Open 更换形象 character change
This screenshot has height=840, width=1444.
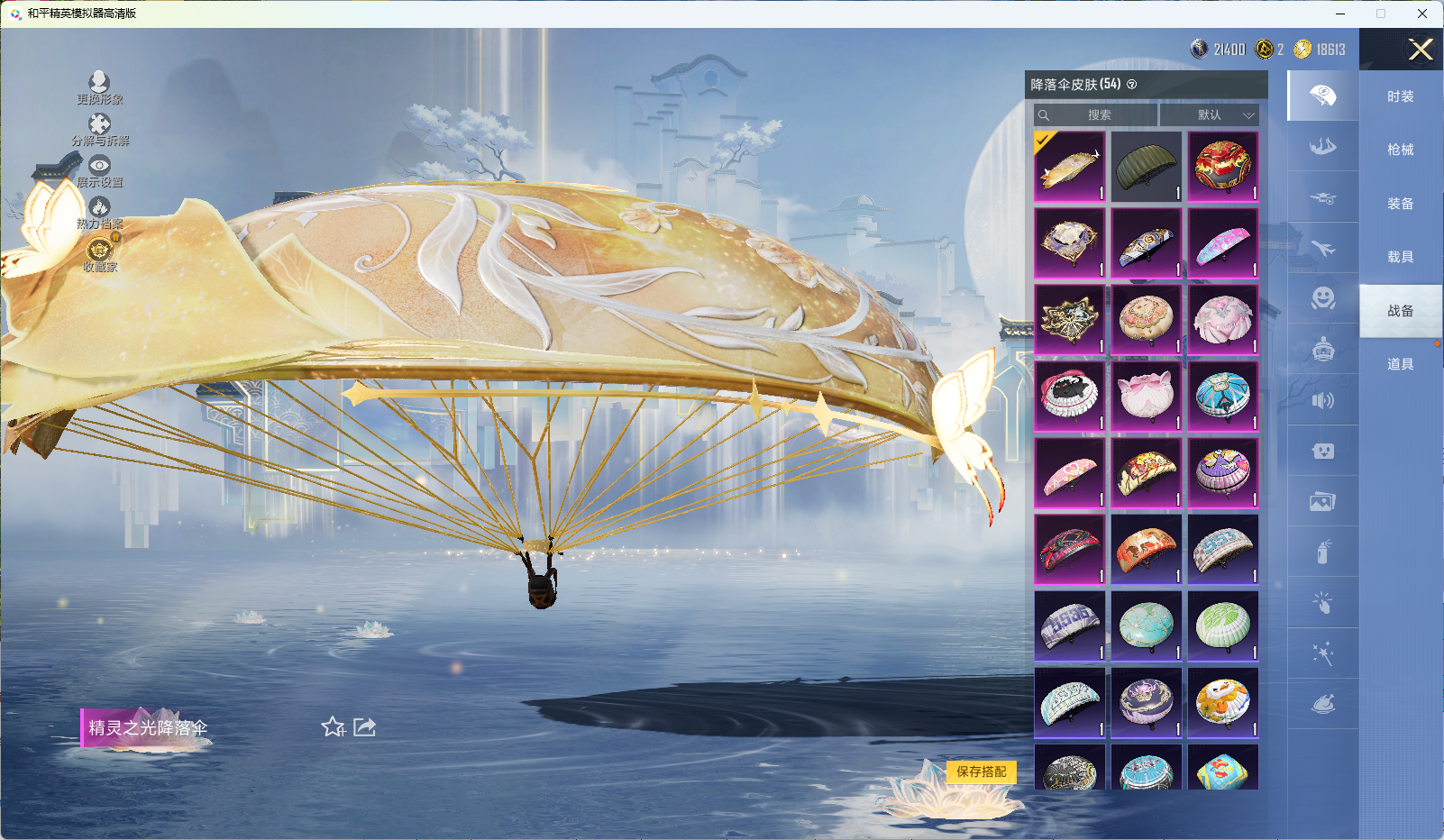[99, 87]
